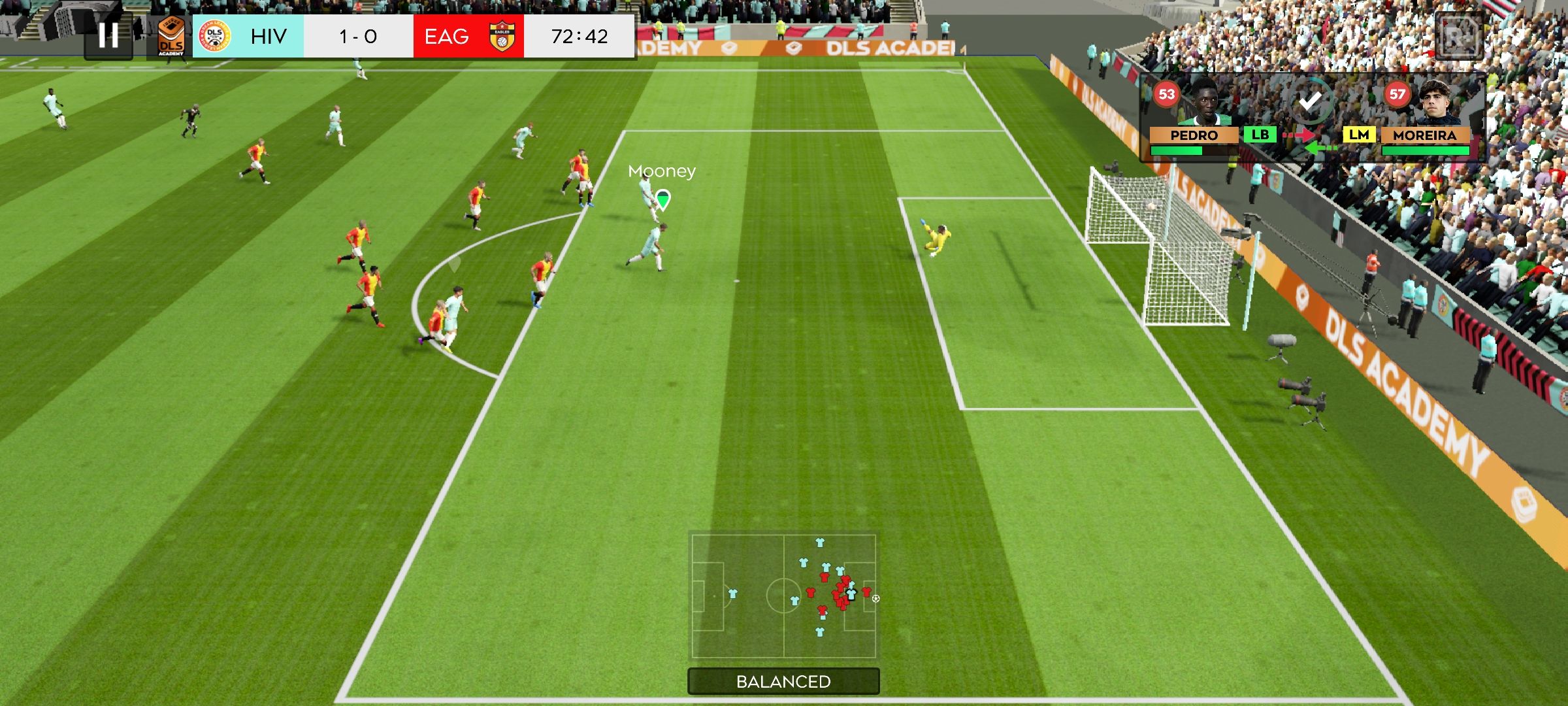Image resolution: width=1568 pixels, height=706 pixels.
Task: Click the pitch minimap radar
Action: [783, 596]
